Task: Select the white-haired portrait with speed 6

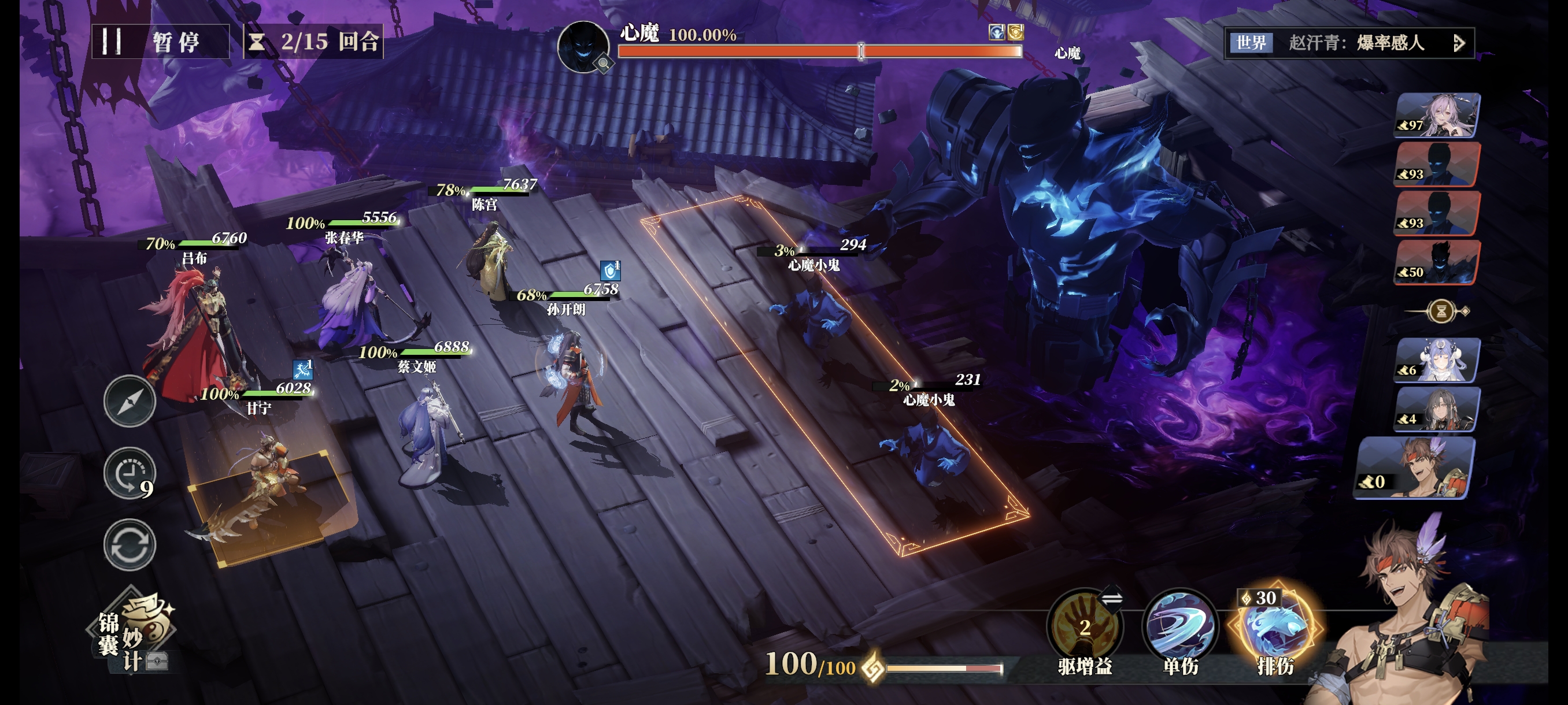Action: click(1437, 360)
